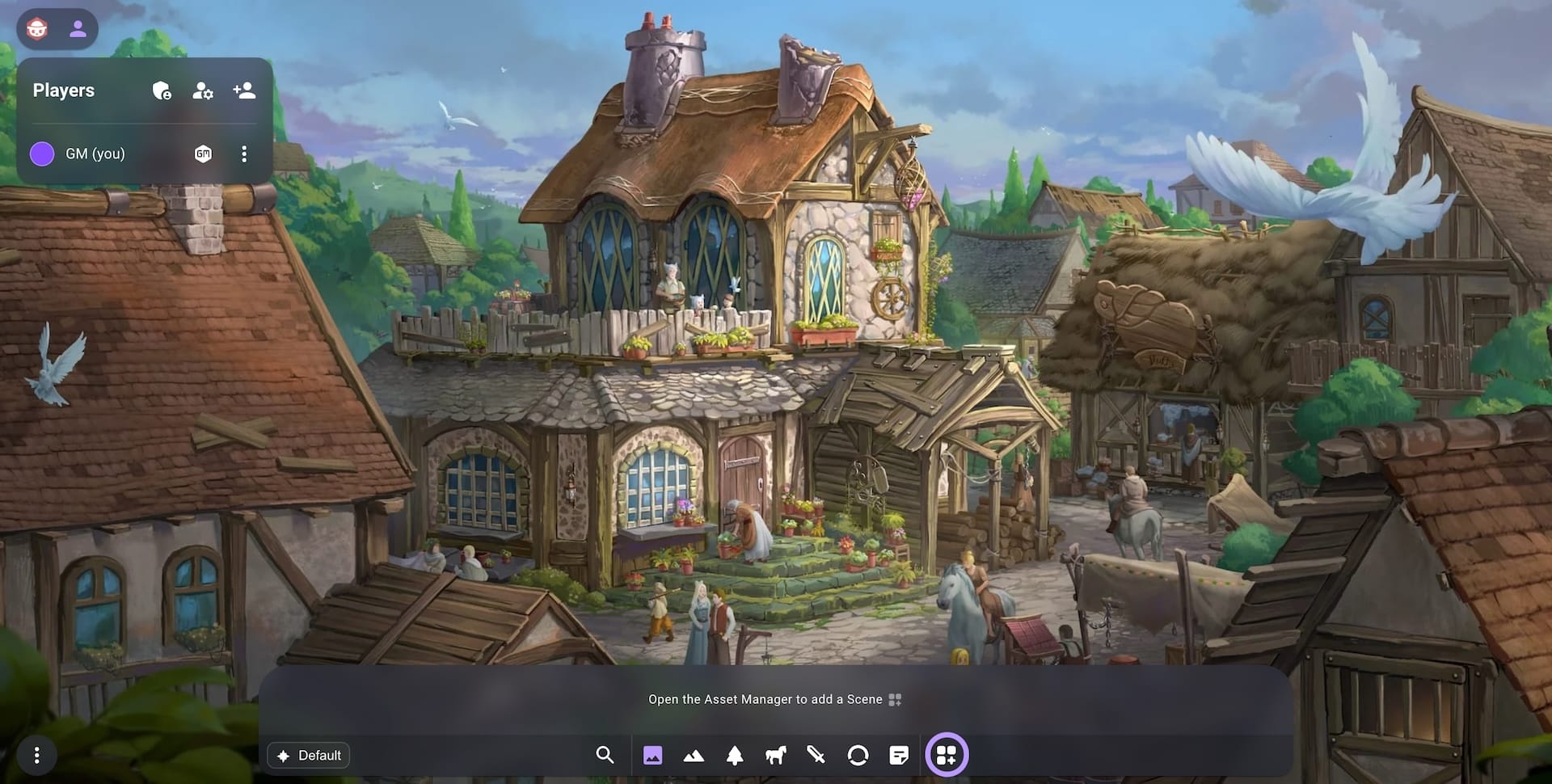Select the sword Character layer icon

point(816,756)
